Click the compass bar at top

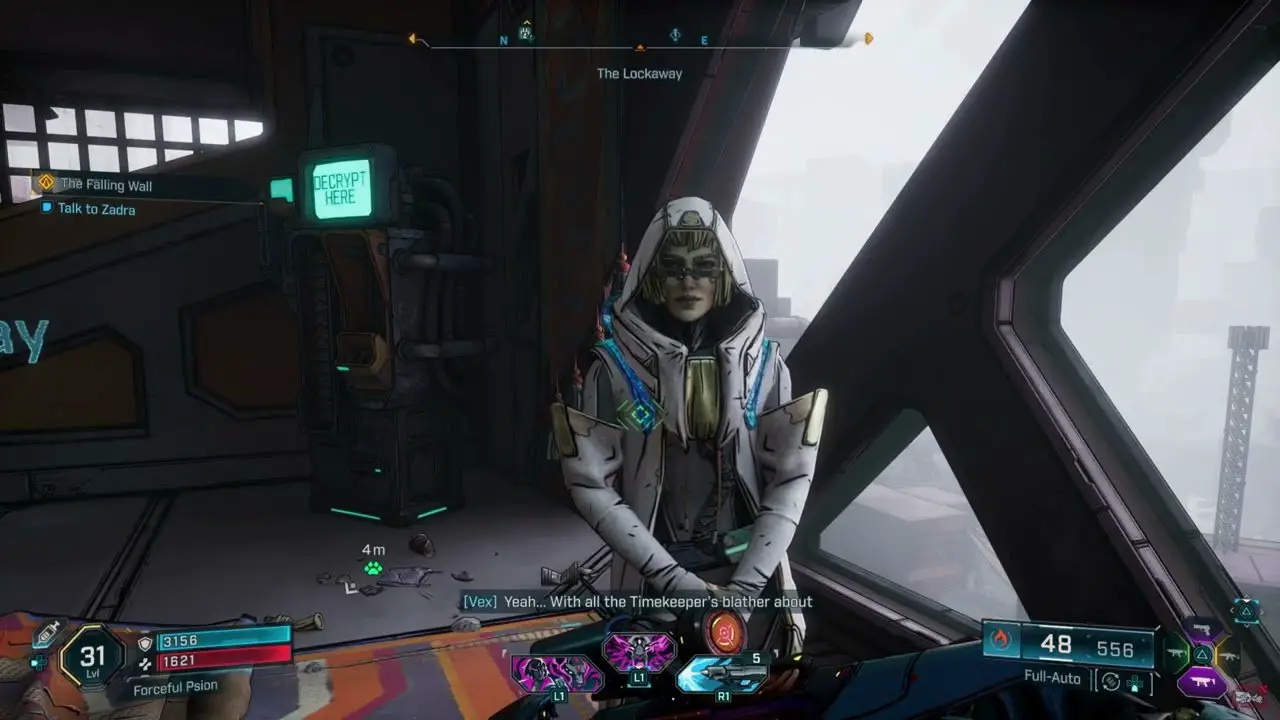point(640,39)
